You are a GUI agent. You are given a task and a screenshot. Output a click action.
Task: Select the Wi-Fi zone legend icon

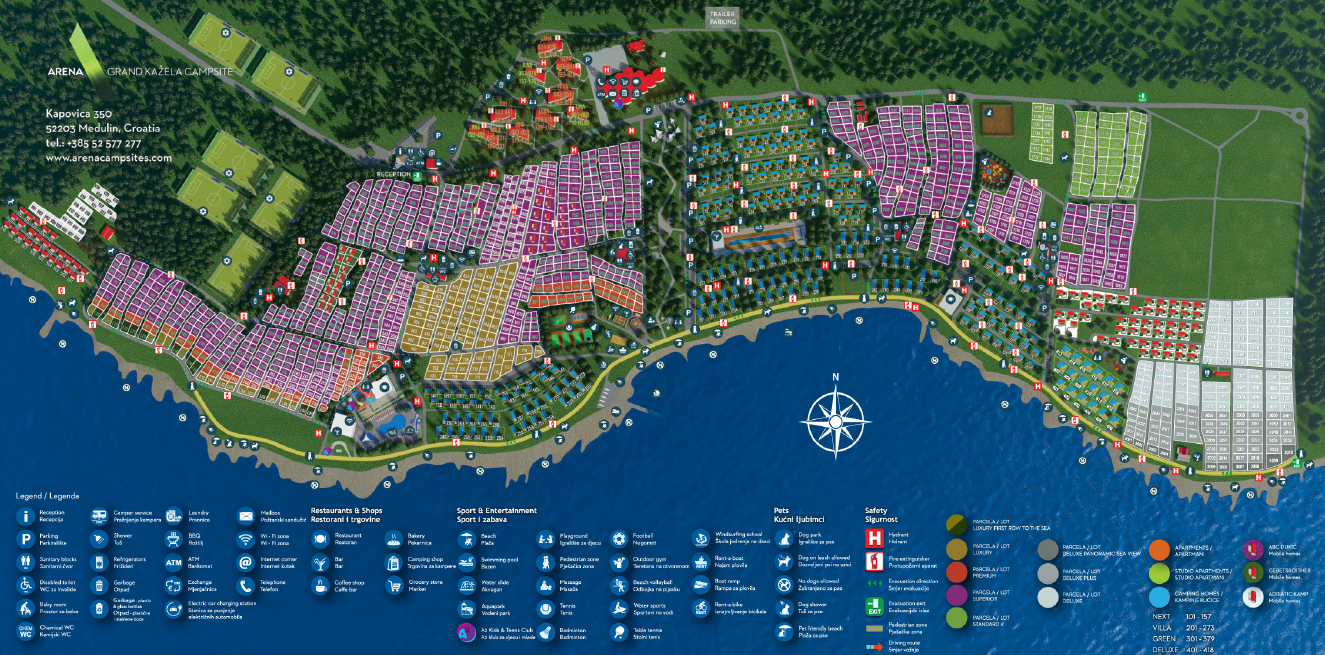[x=246, y=539]
